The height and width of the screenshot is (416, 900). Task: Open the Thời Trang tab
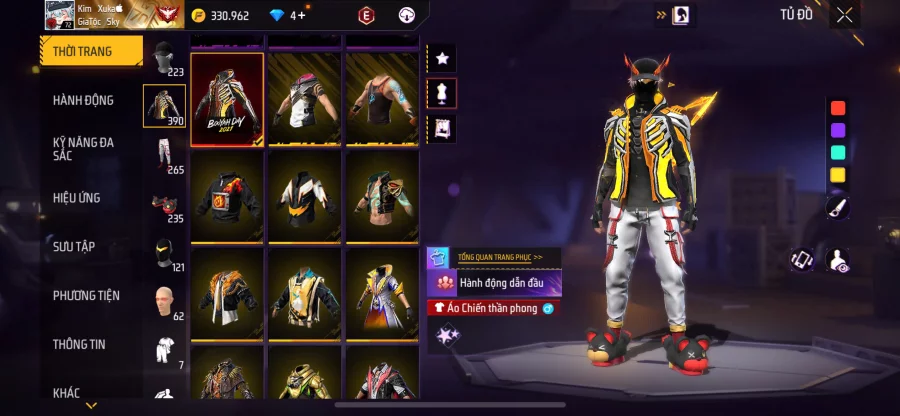[83, 51]
